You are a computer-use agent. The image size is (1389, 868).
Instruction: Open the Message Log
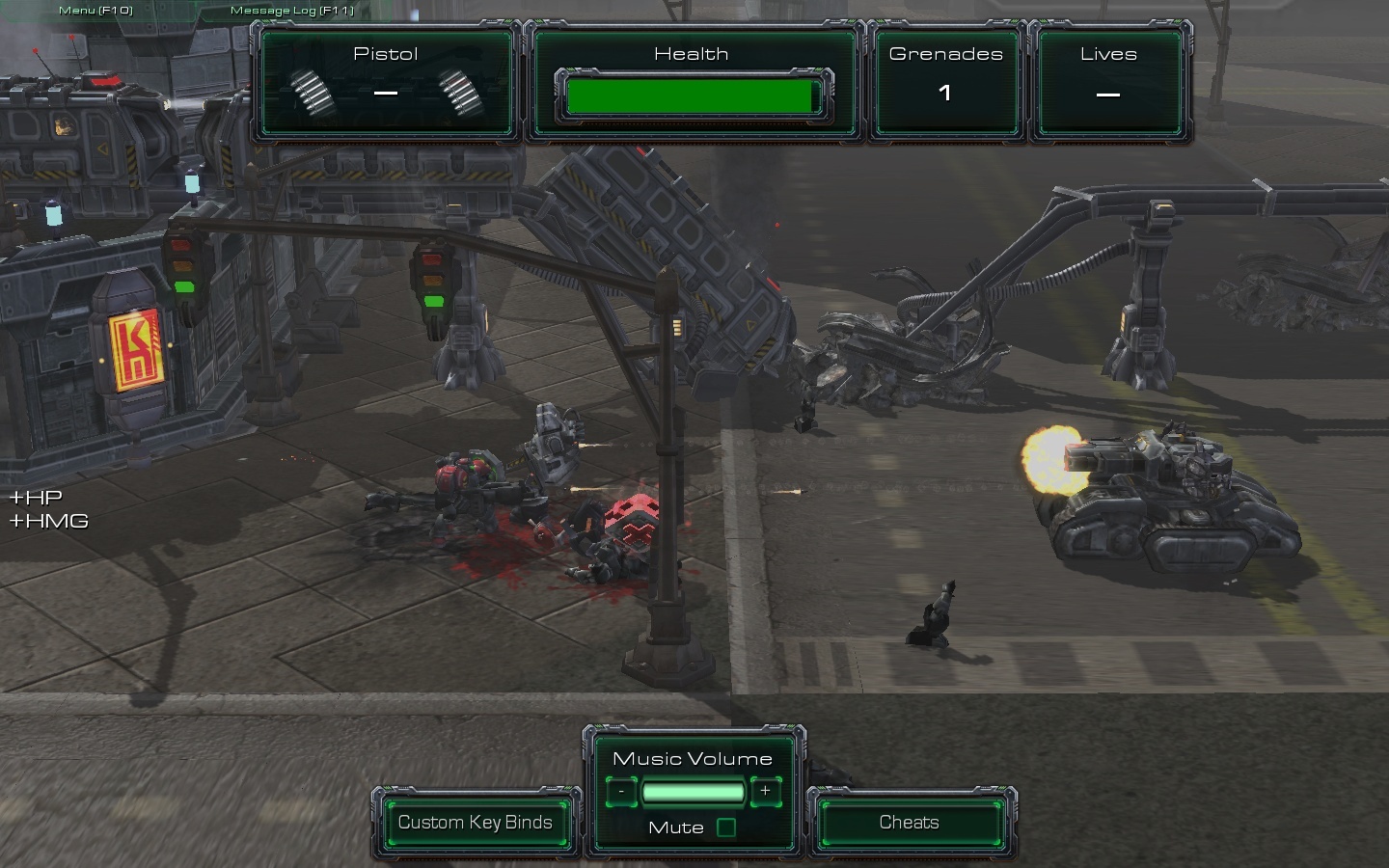291,11
